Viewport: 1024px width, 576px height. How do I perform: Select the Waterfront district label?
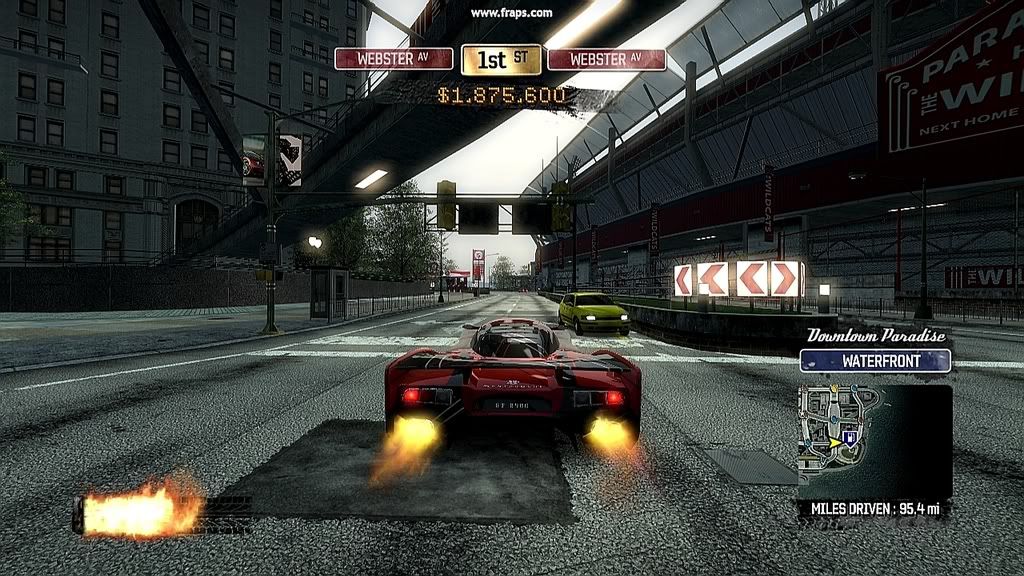(875, 361)
